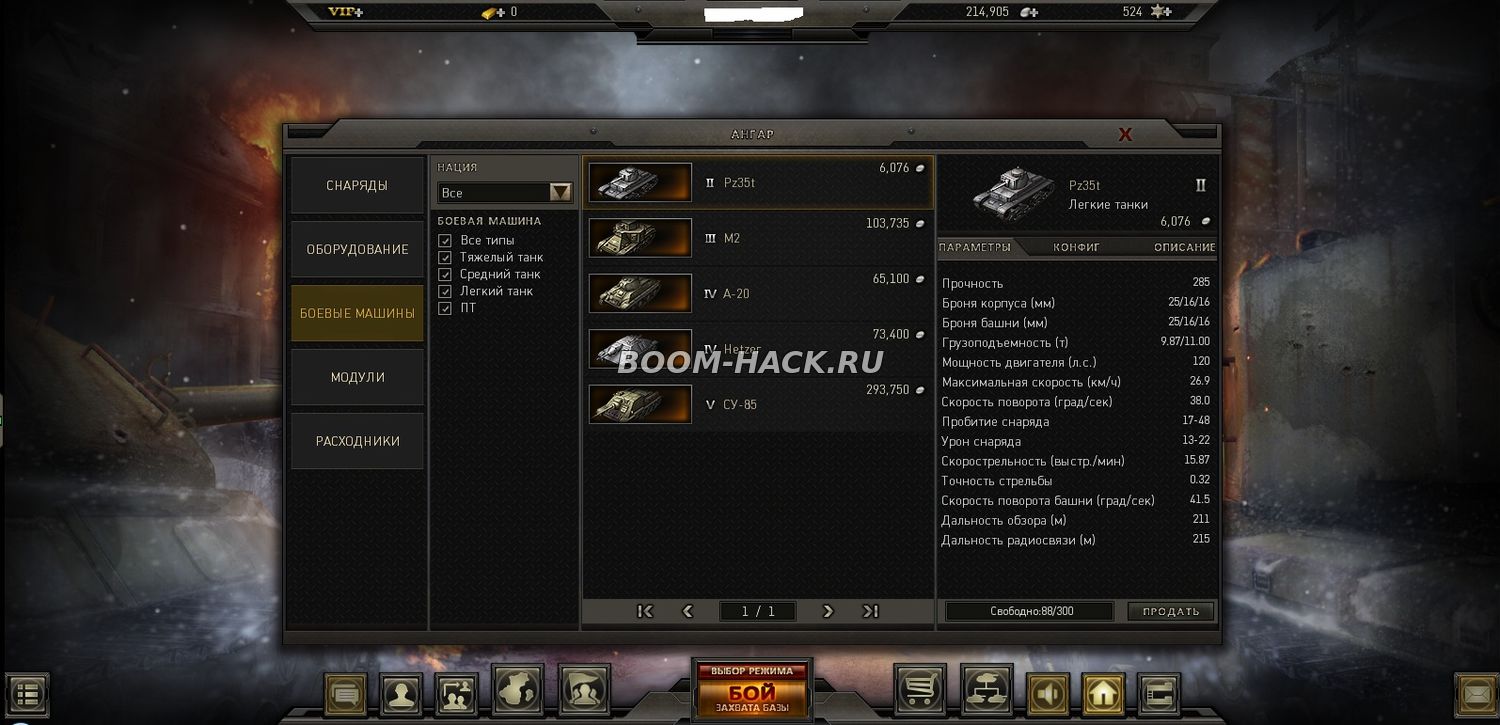Viewport: 1500px width, 725px height.
Task: Select the Модули (modules) category
Action: click(x=357, y=377)
